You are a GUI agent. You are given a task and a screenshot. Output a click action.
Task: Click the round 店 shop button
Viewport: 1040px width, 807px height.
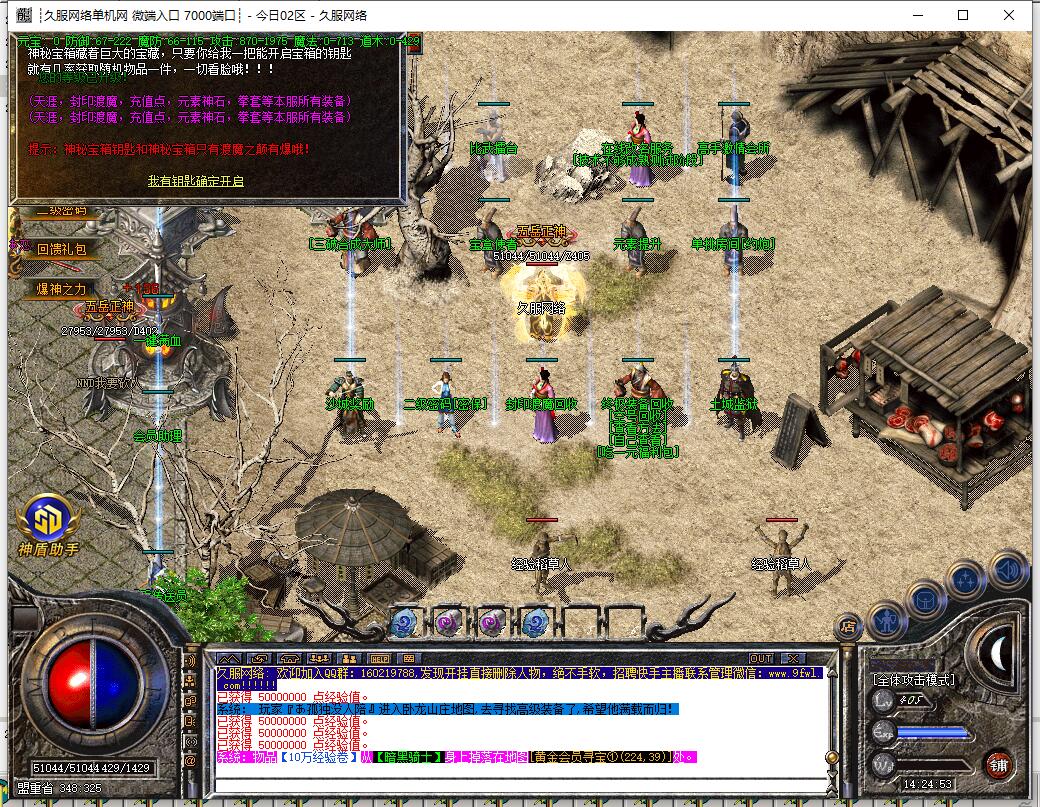[x=848, y=627]
